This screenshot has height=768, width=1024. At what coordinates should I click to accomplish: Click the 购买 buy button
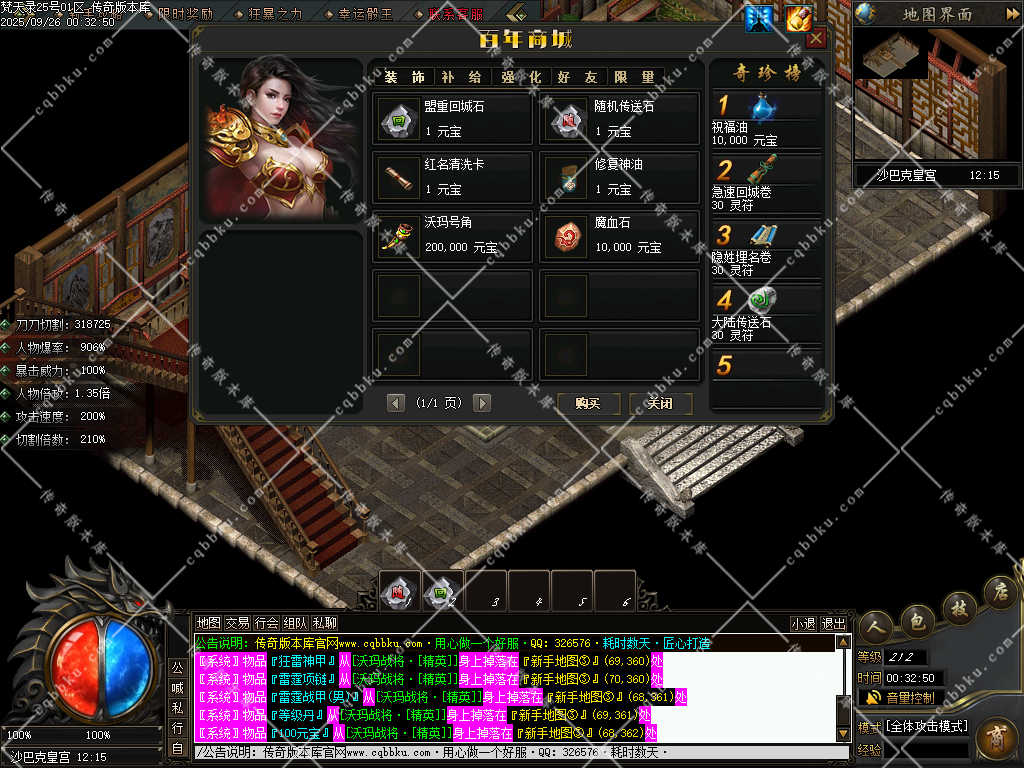pos(587,403)
